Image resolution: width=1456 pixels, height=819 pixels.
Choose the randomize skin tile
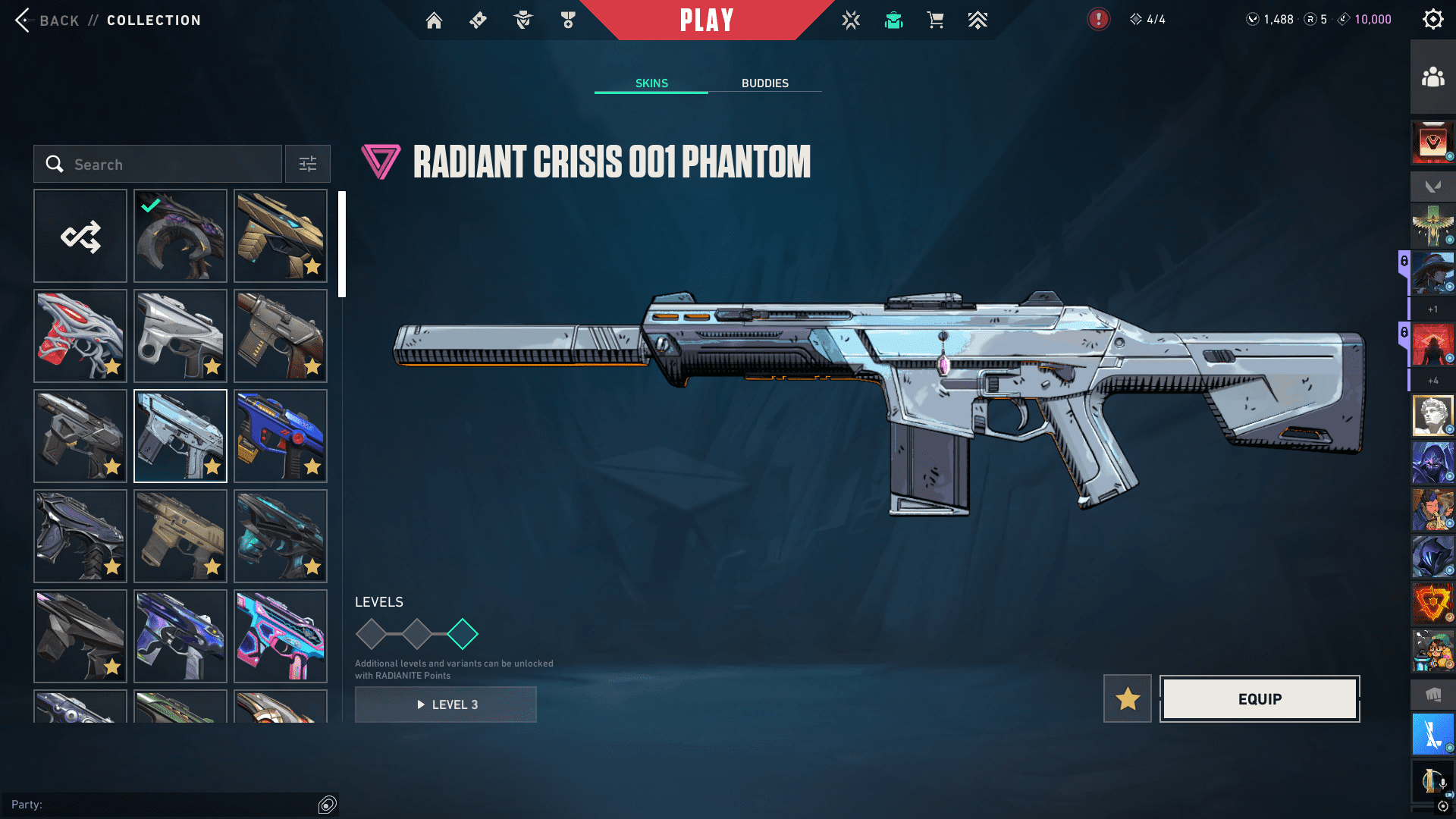coord(80,237)
